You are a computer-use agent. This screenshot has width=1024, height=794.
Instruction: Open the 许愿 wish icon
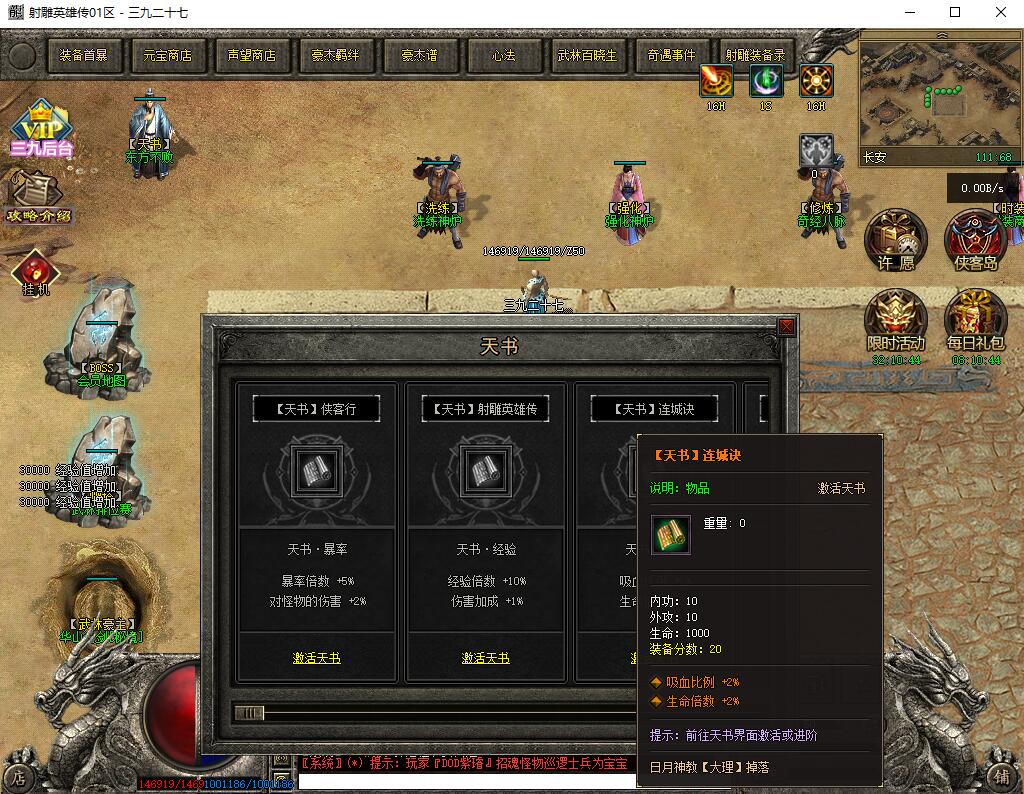[896, 241]
